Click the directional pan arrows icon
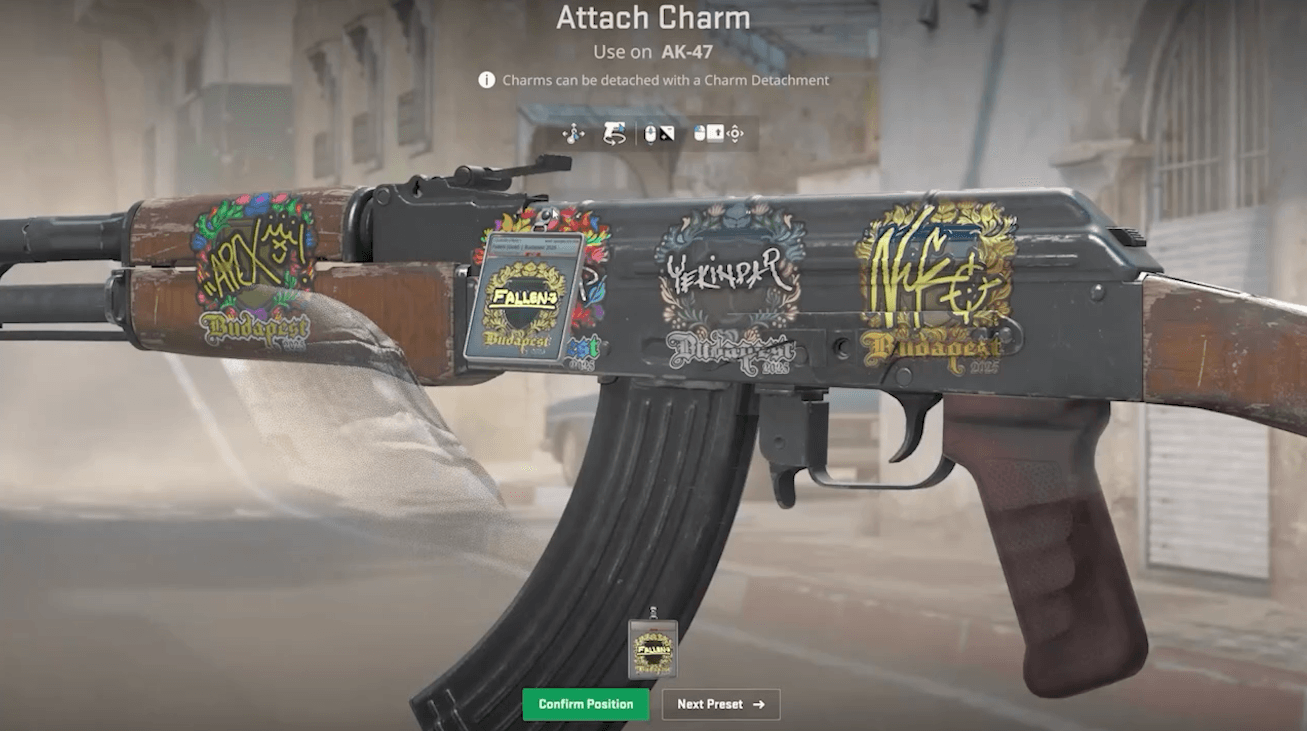The image size is (1307, 731). [735, 133]
